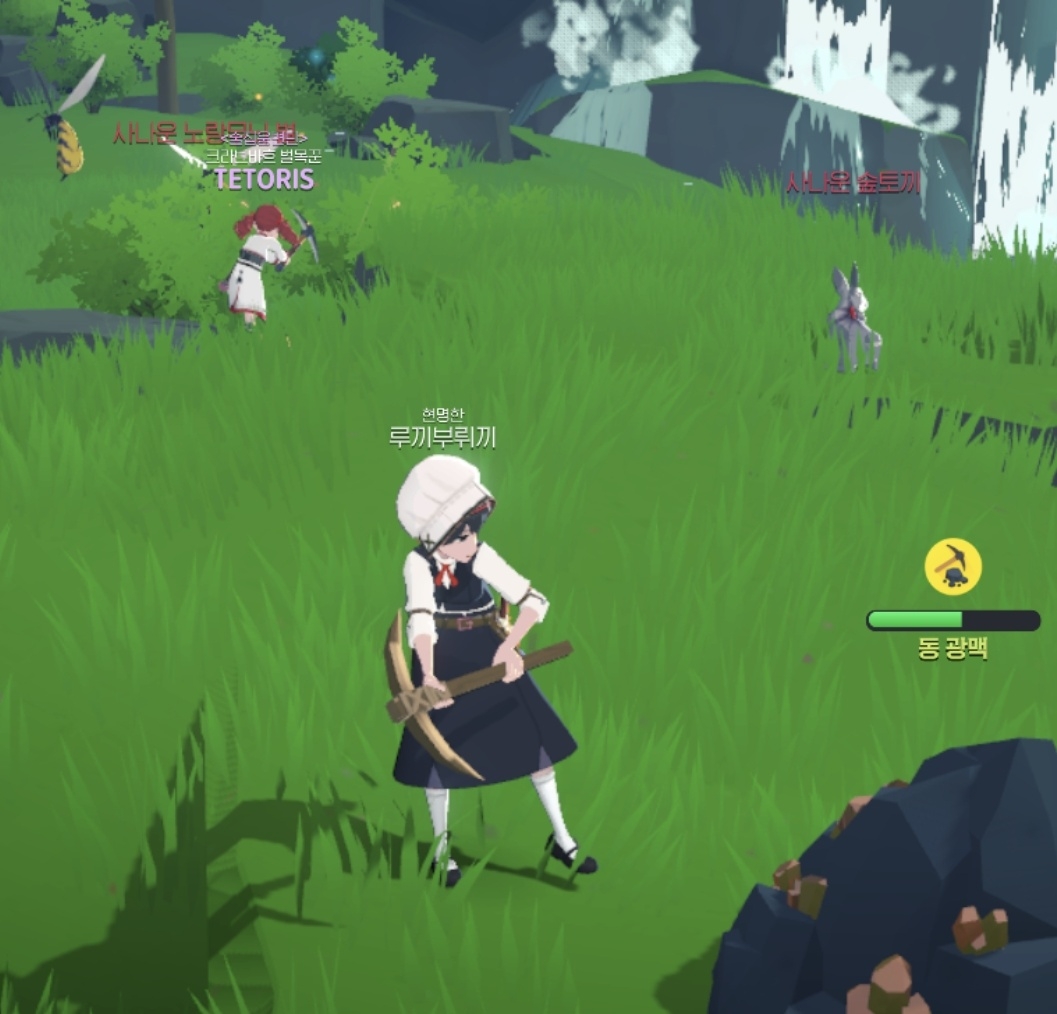Click the yellow pickaxe mining icon
This screenshot has height=1014, width=1057.
click(x=952, y=566)
